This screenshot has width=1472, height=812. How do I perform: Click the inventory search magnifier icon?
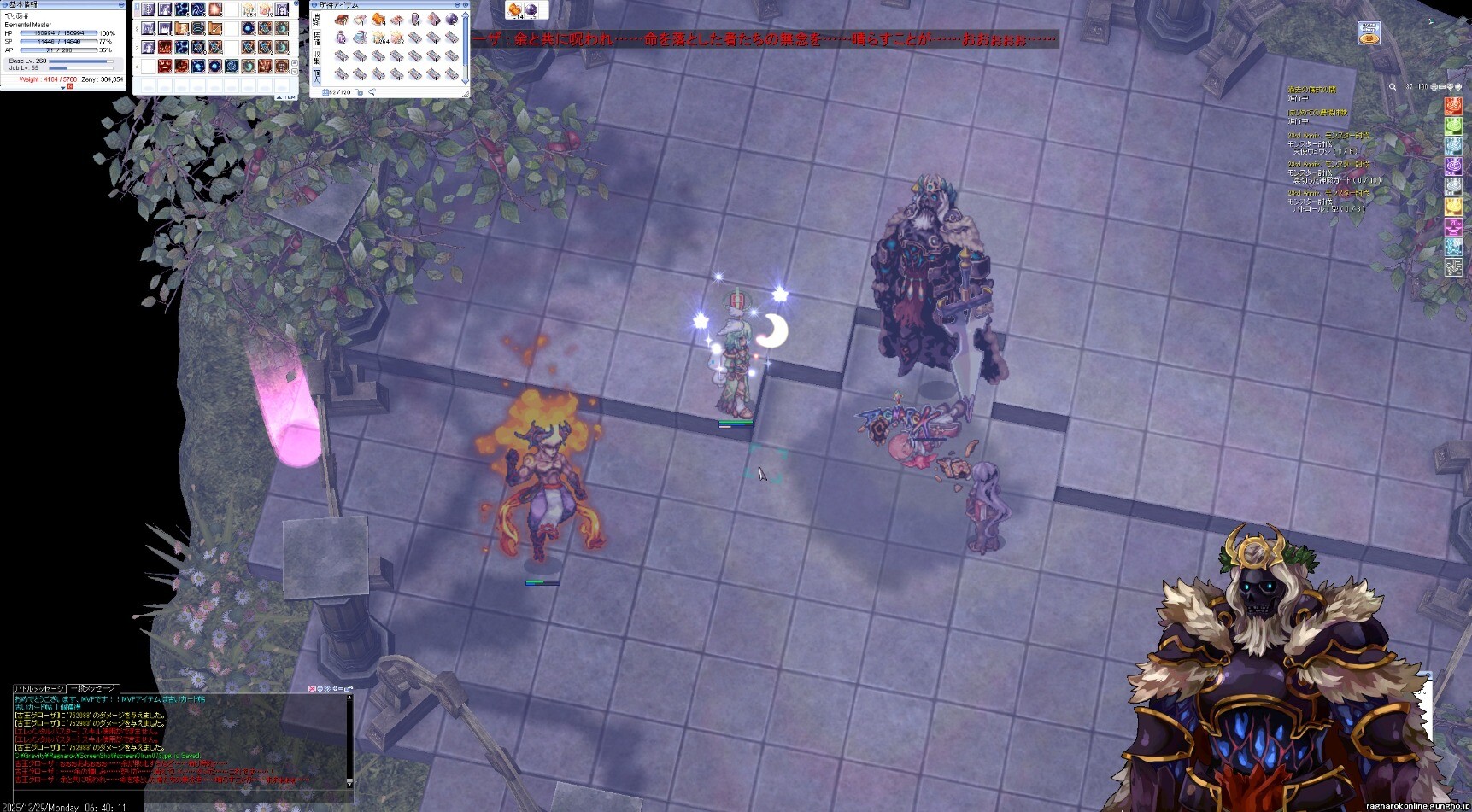coord(372,92)
